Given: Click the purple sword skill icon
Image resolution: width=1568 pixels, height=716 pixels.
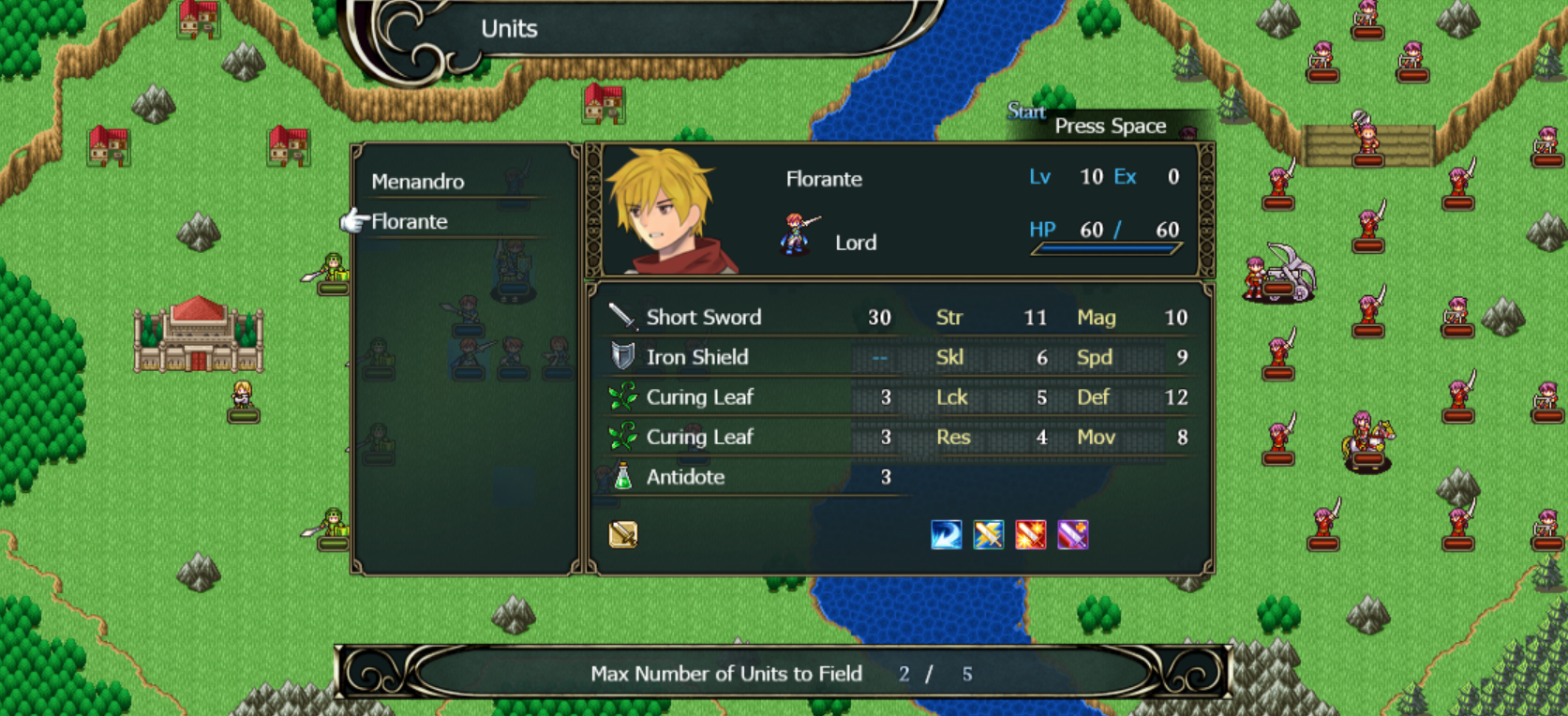Looking at the screenshot, I should pos(1071,534).
